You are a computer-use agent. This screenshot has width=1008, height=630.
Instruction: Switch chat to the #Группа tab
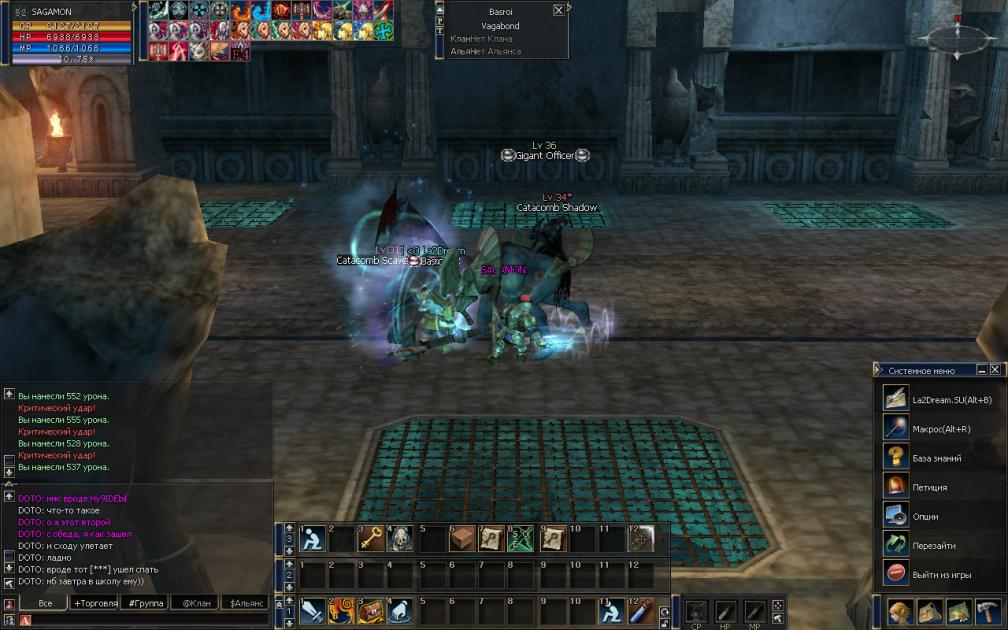(147, 603)
